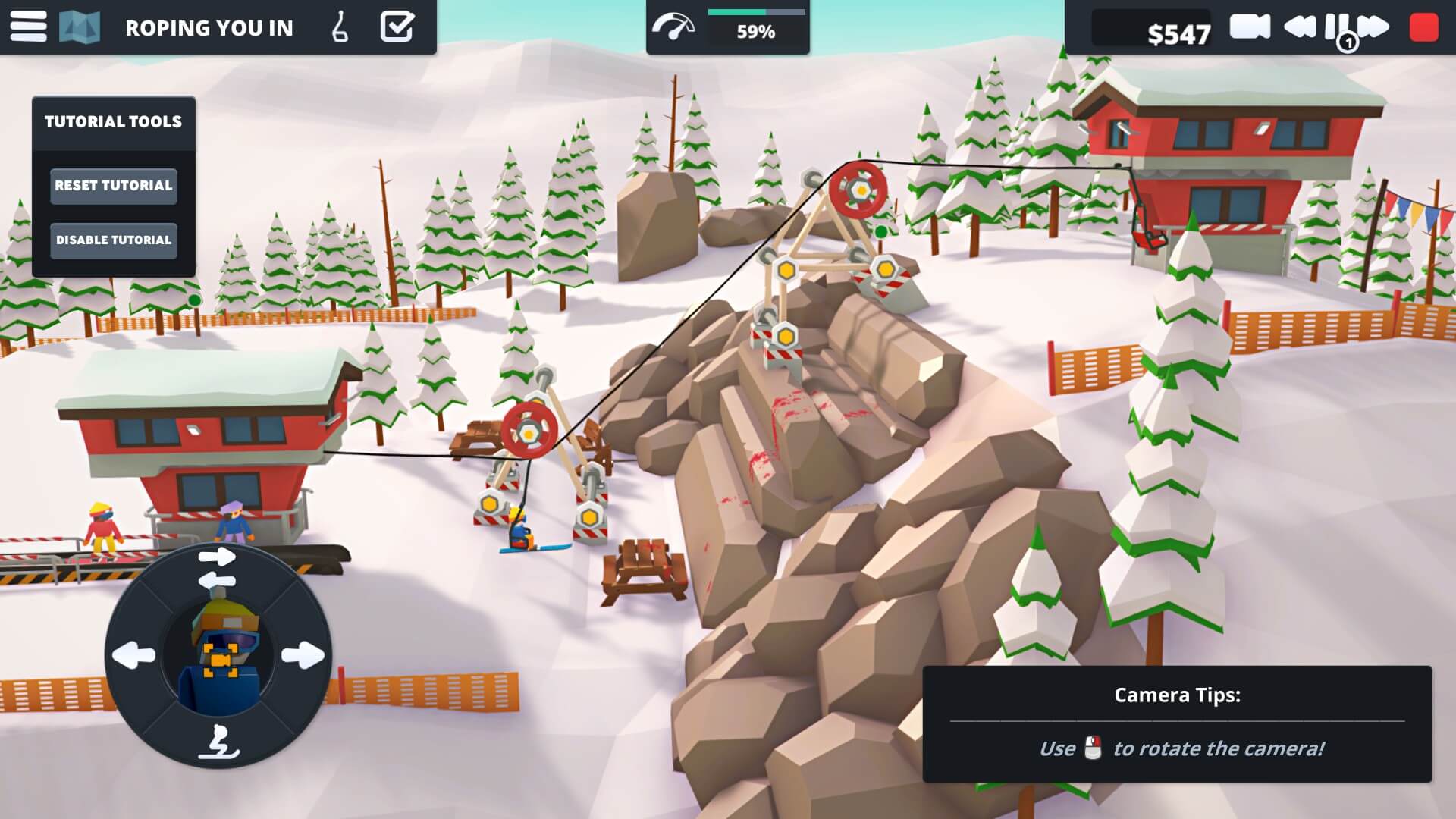This screenshot has height=819, width=1456.
Task: Toggle the video camera icon
Action: tap(1250, 27)
